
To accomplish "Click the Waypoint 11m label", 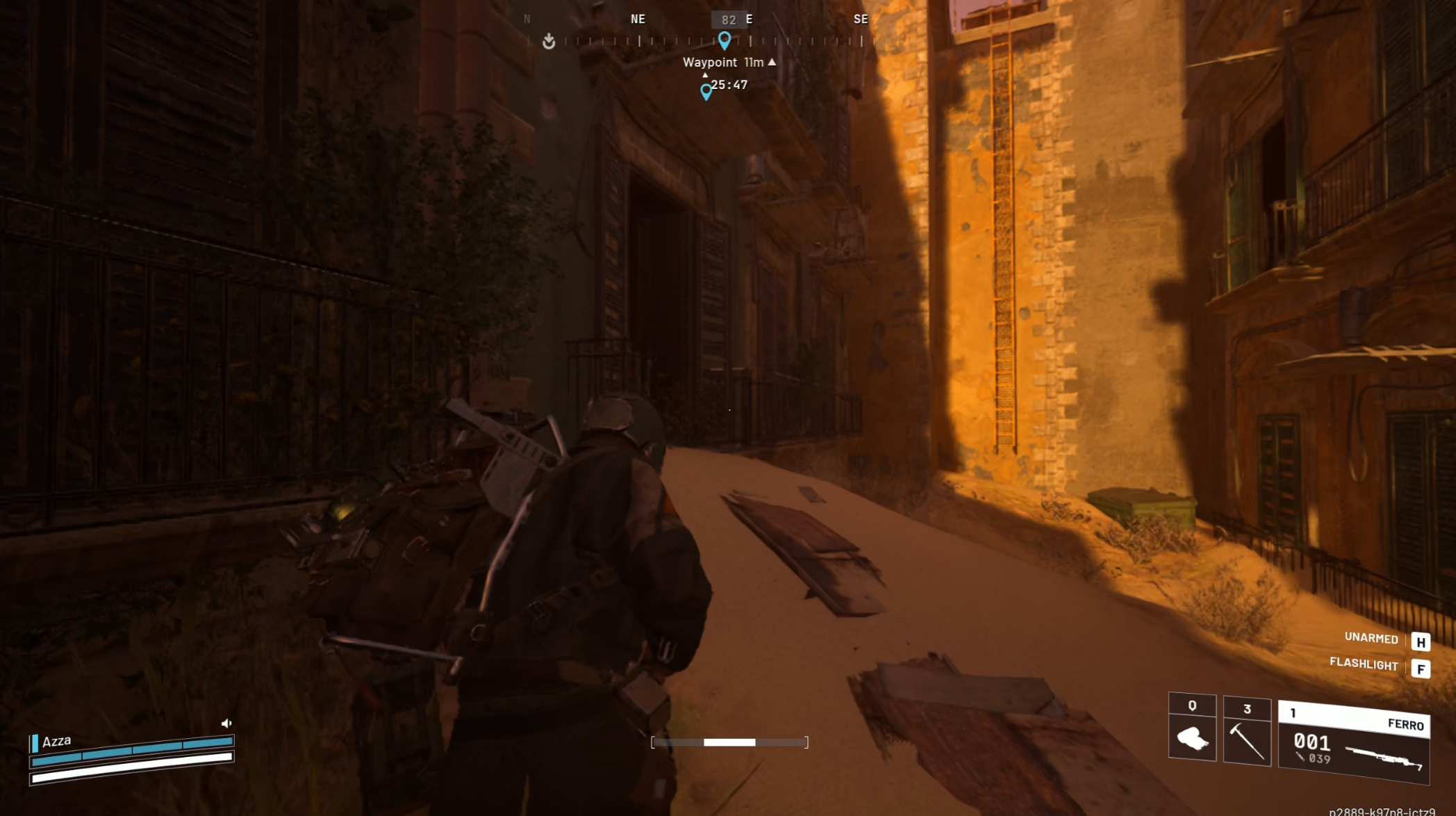I will click(725, 62).
